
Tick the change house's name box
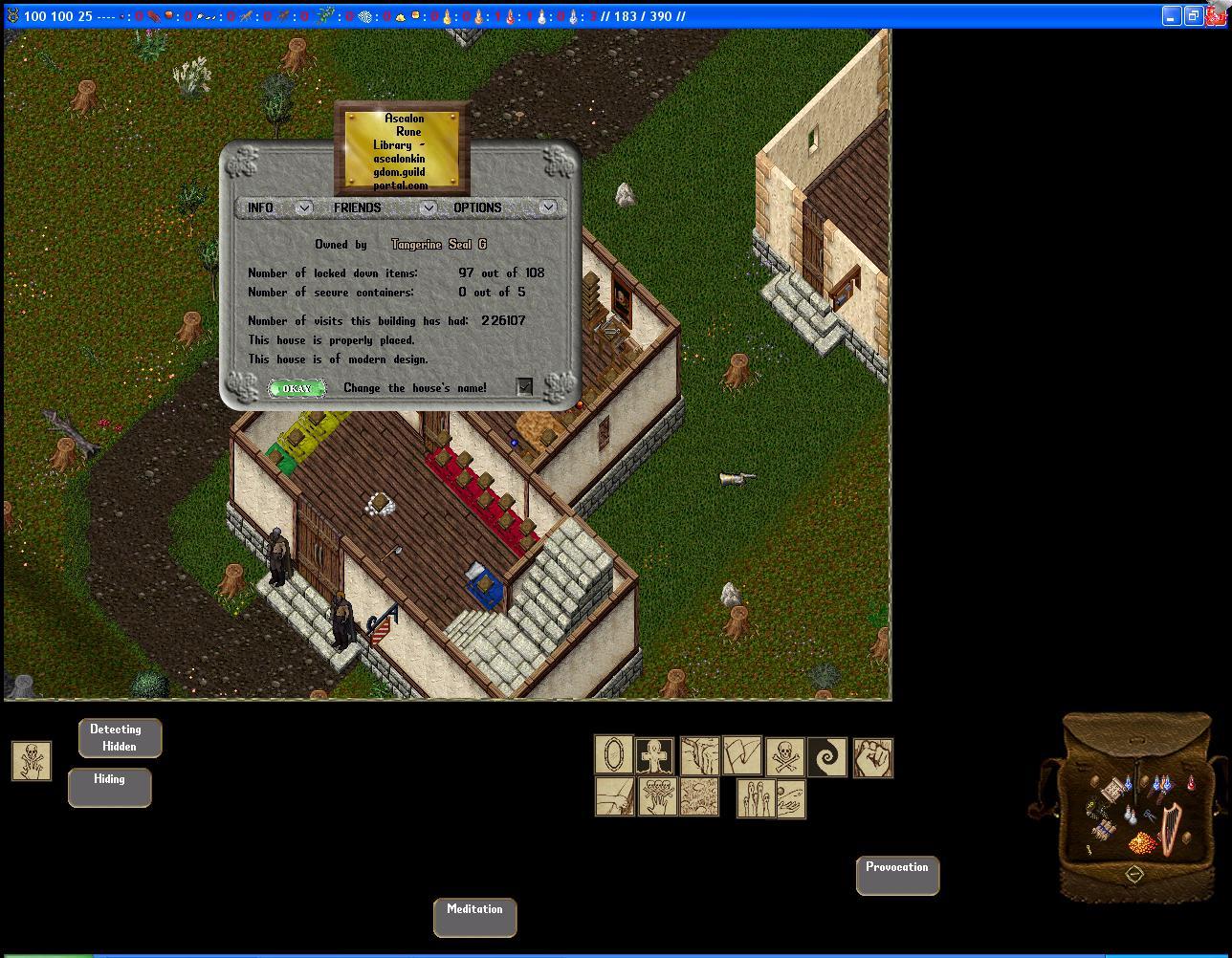pos(524,386)
